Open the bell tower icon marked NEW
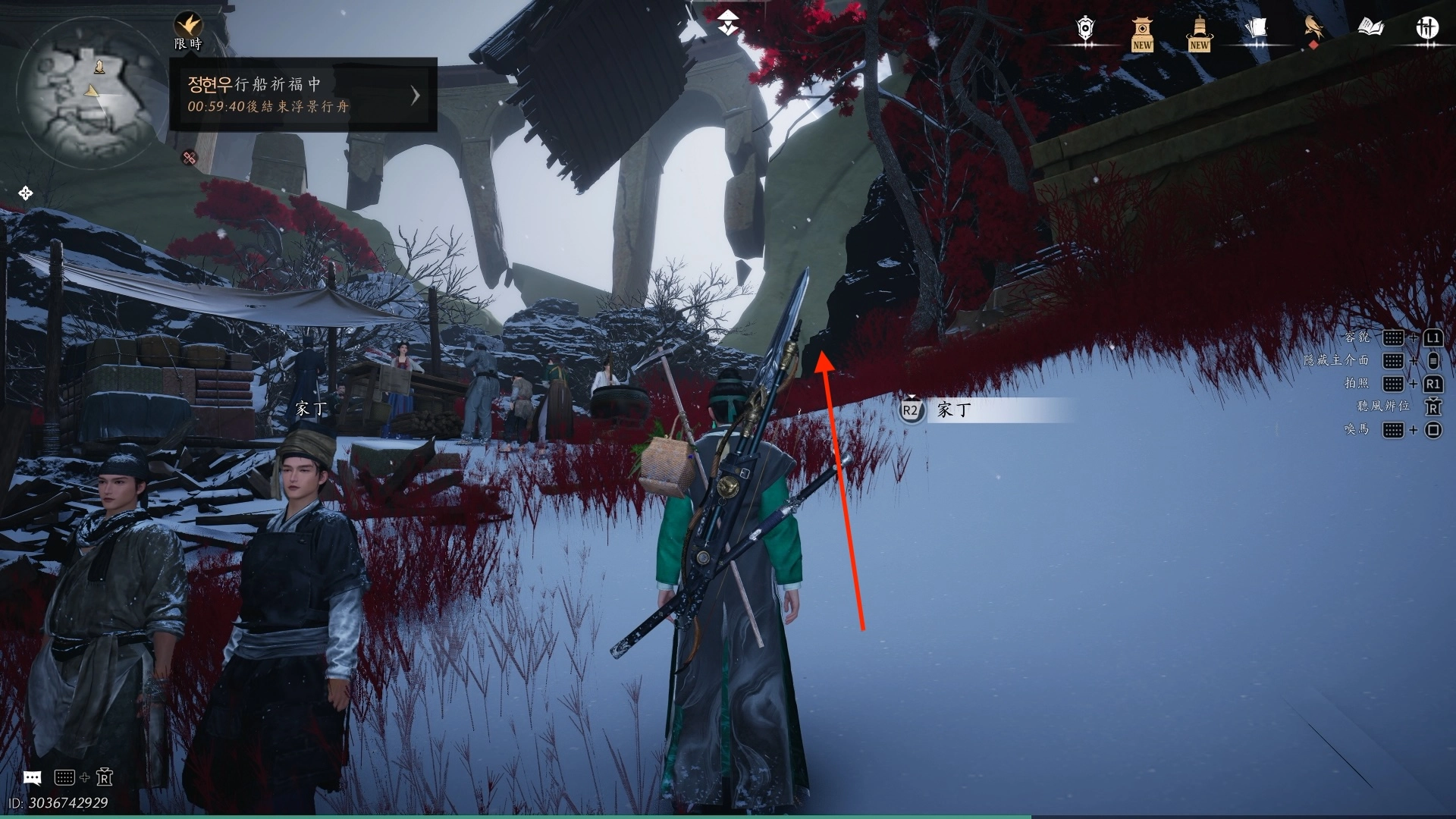 [x=1199, y=33]
